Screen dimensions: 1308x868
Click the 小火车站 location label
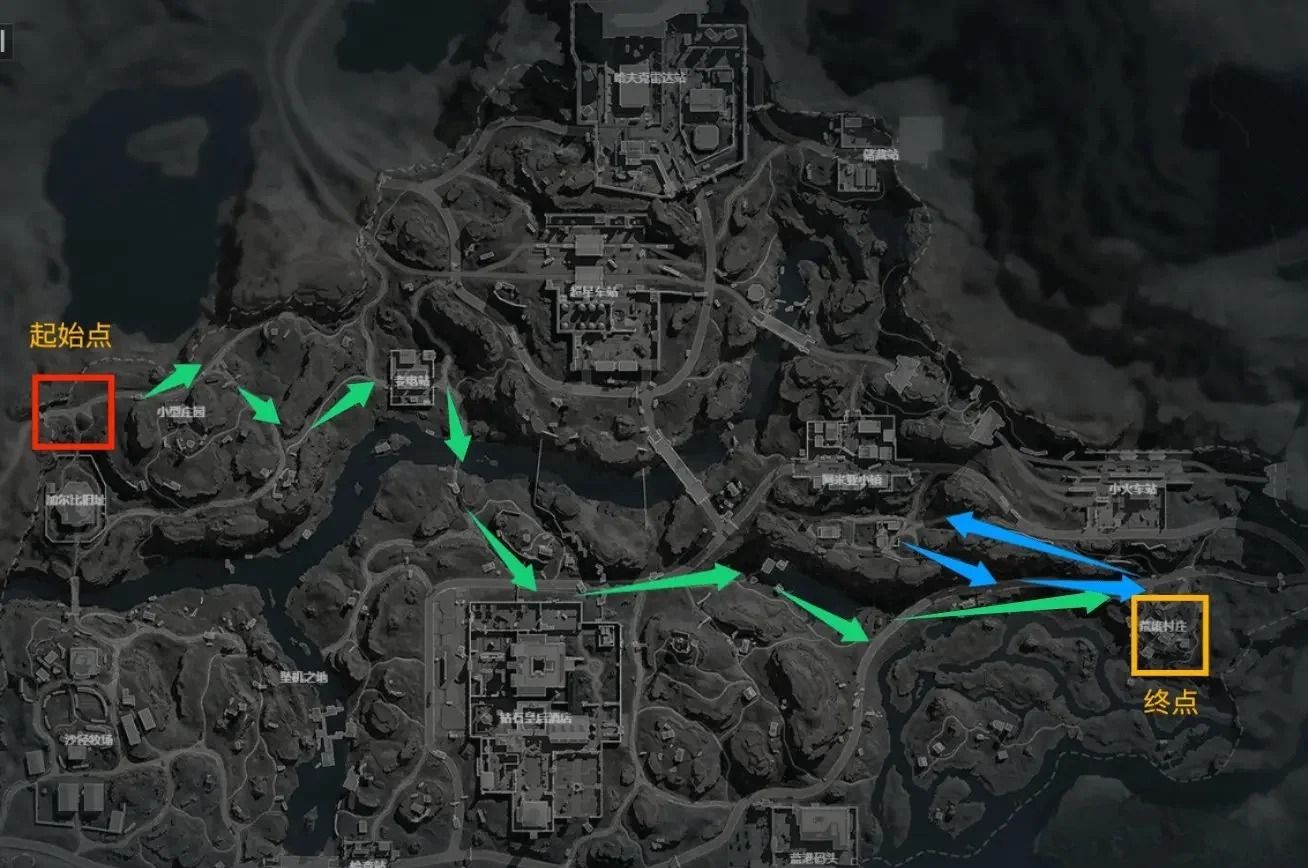(x=1131, y=489)
